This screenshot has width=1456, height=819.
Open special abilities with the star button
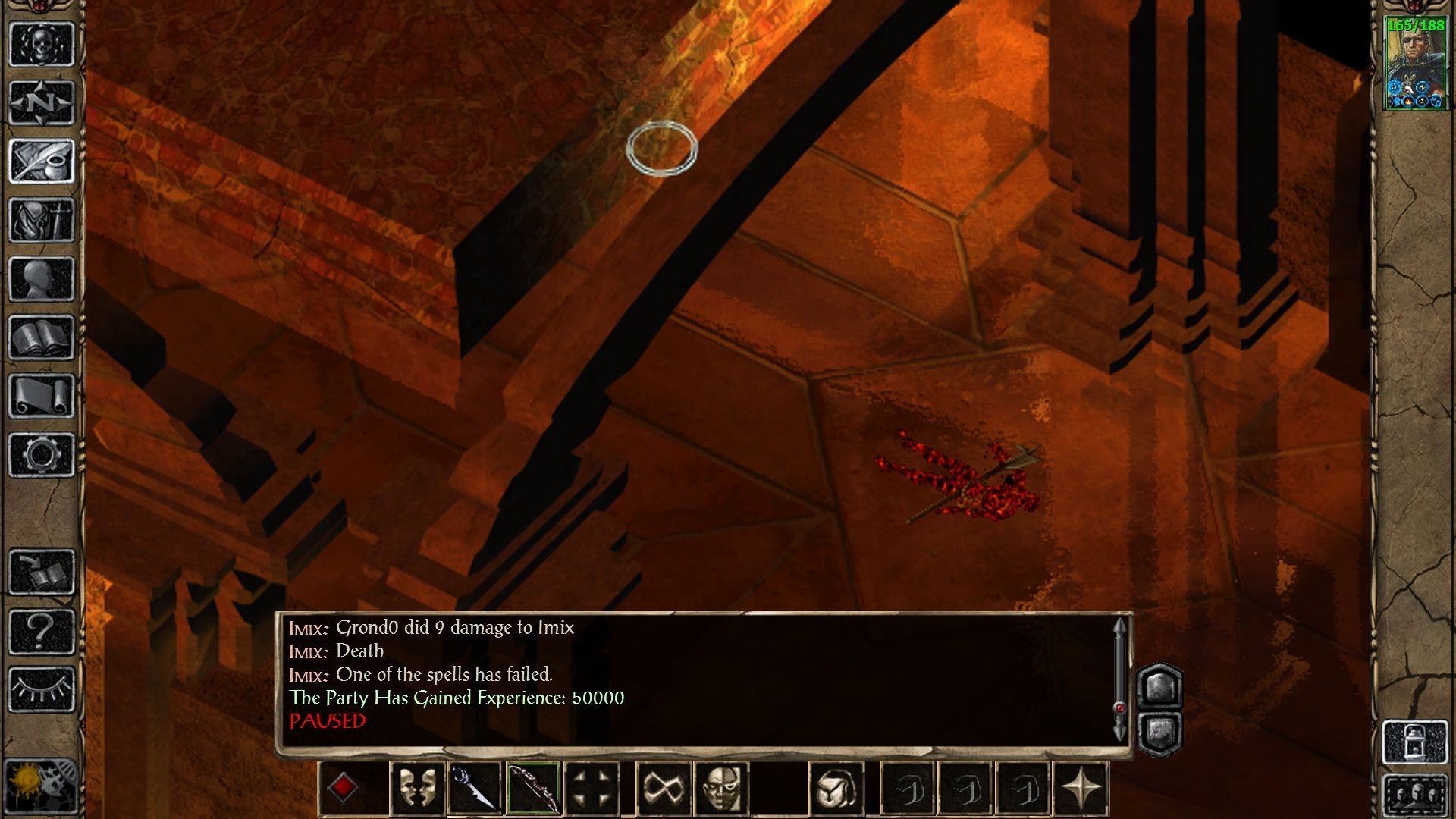[x=1081, y=789]
